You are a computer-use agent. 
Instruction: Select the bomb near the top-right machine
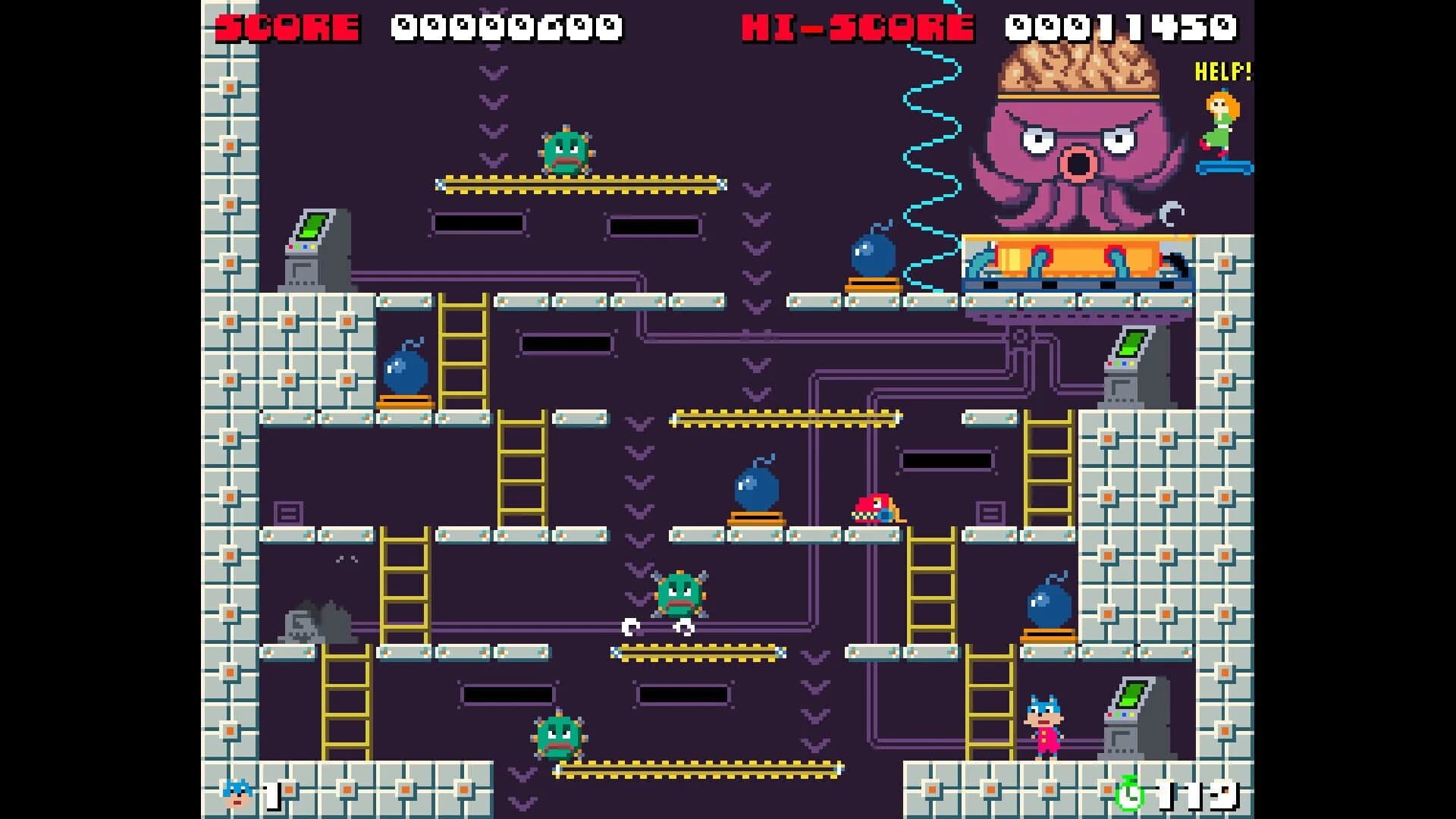click(x=872, y=254)
